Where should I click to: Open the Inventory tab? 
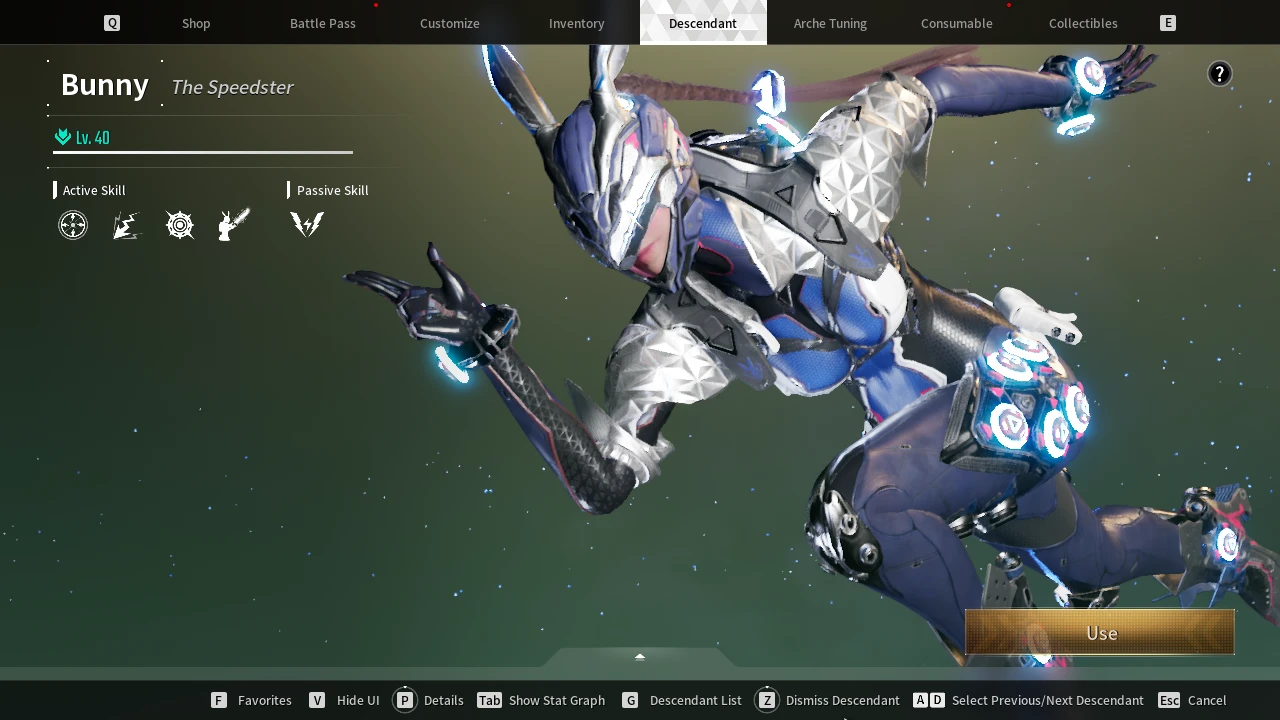(x=576, y=23)
